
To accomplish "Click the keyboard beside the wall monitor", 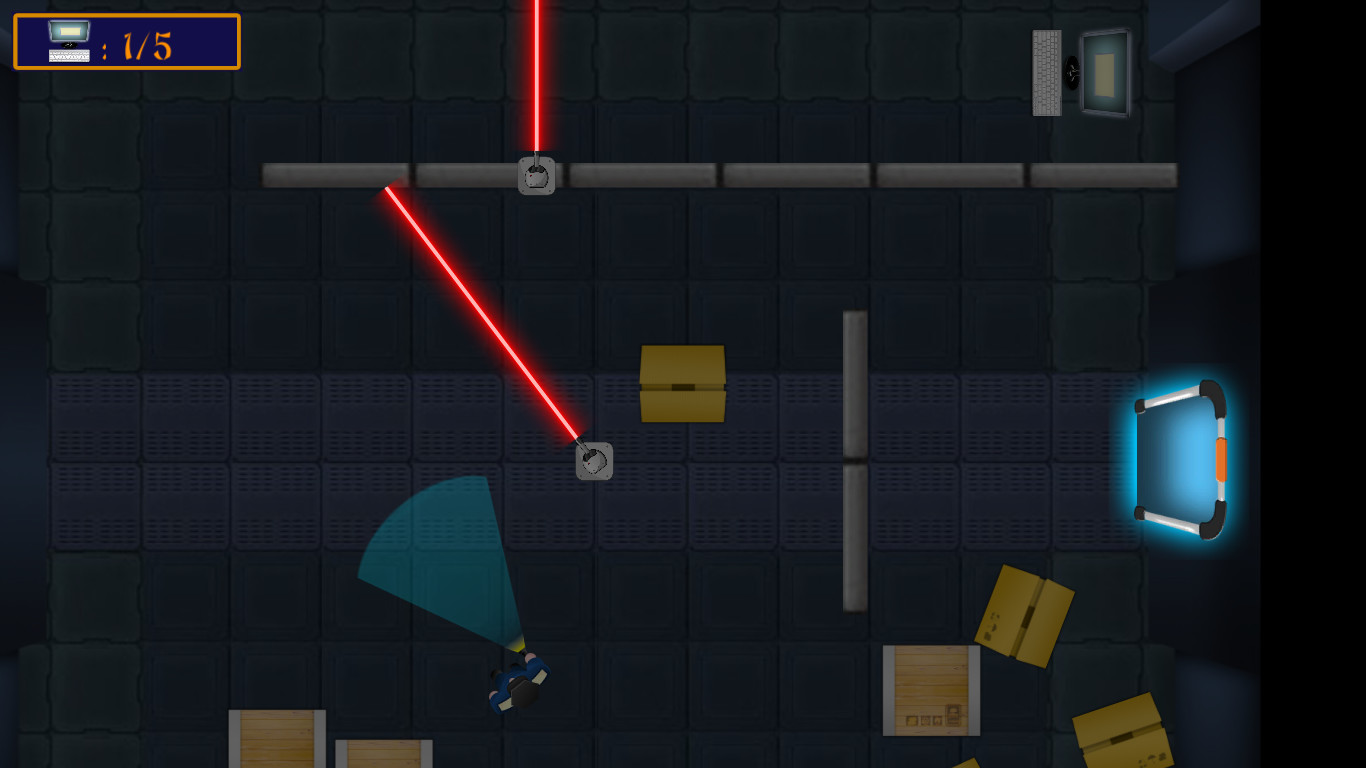I will pos(1047,72).
